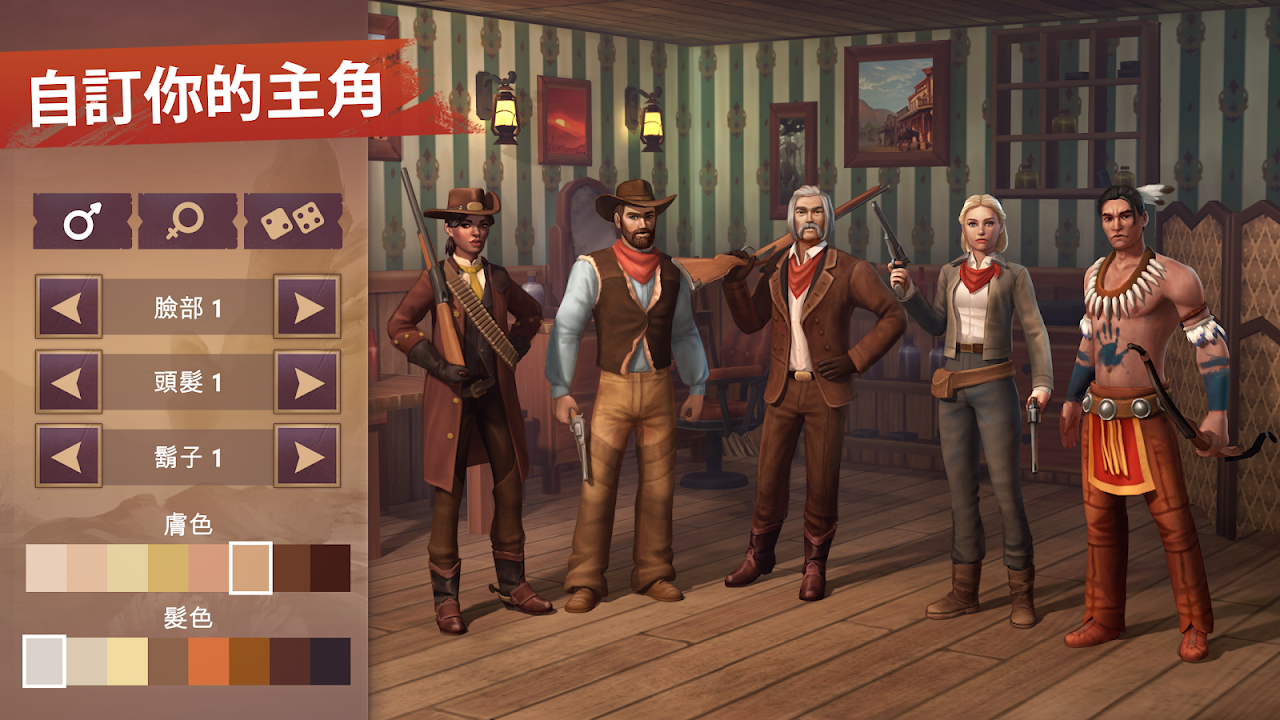Randomize the character with the dice button
This screenshot has height=720, width=1280.
point(293,221)
